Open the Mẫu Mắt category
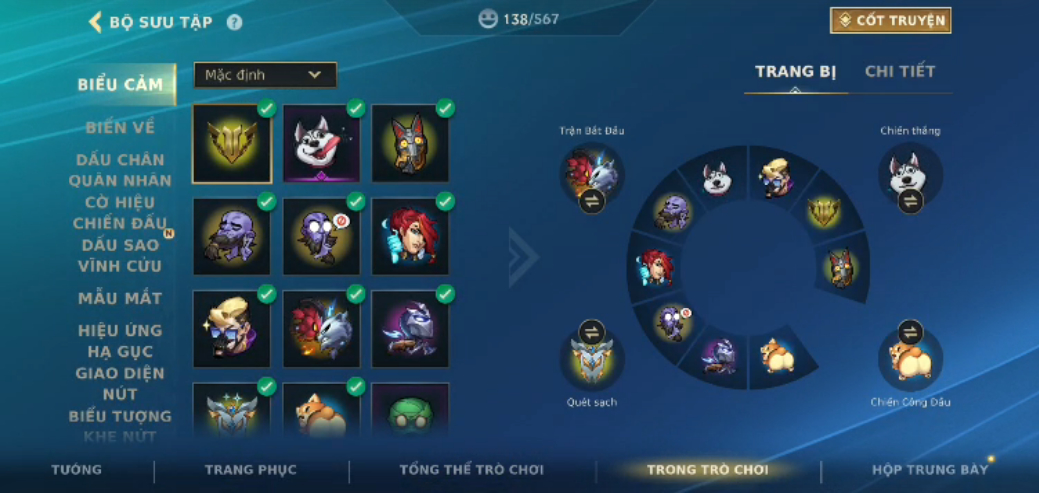Viewport: 1039px width, 493px height. click(x=120, y=298)
